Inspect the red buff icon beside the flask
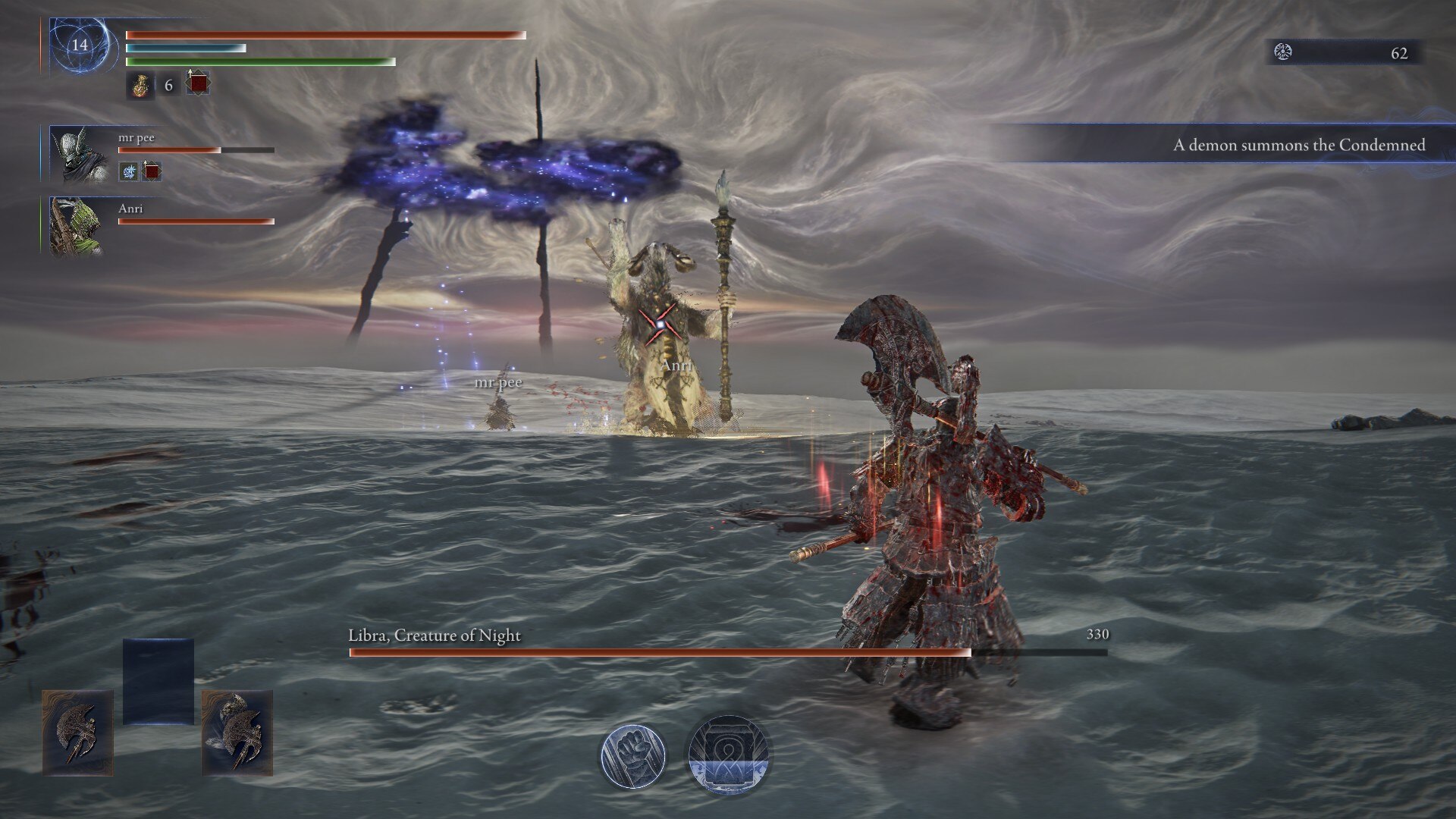 tap(198, 83)
